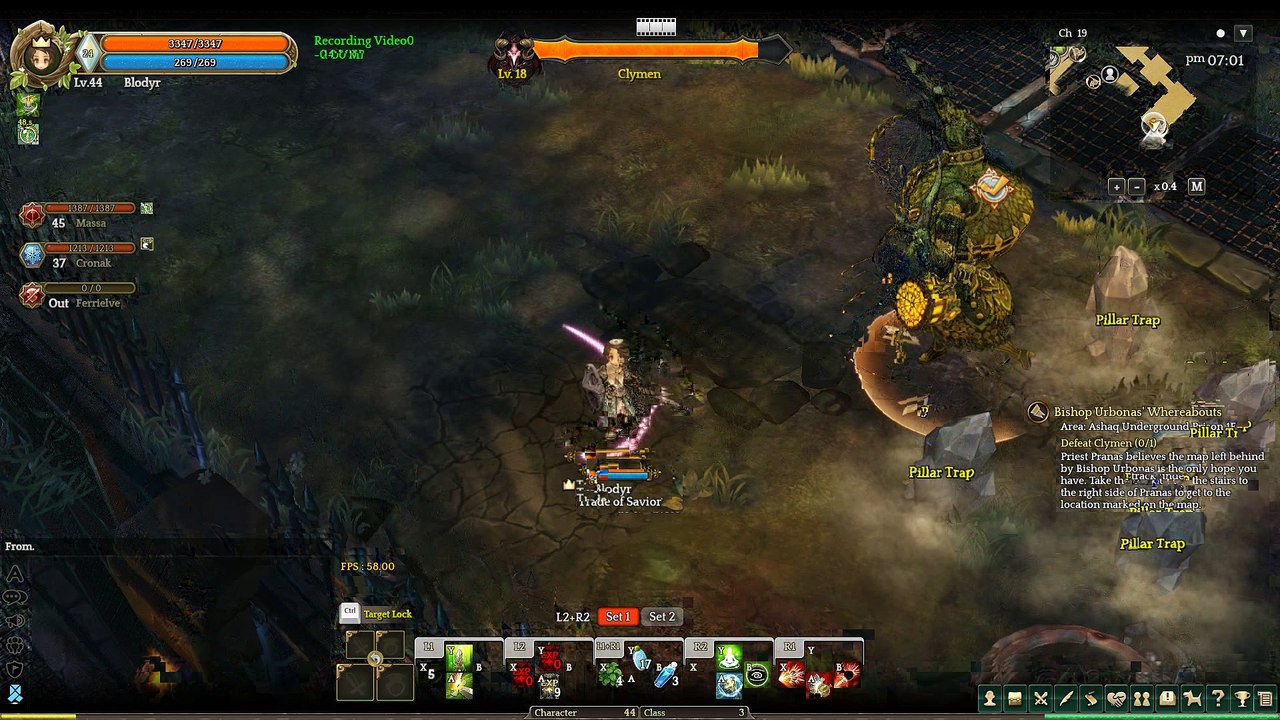
Task: Use the blue potion vial with count 3
Action: [x=666, y=675]
